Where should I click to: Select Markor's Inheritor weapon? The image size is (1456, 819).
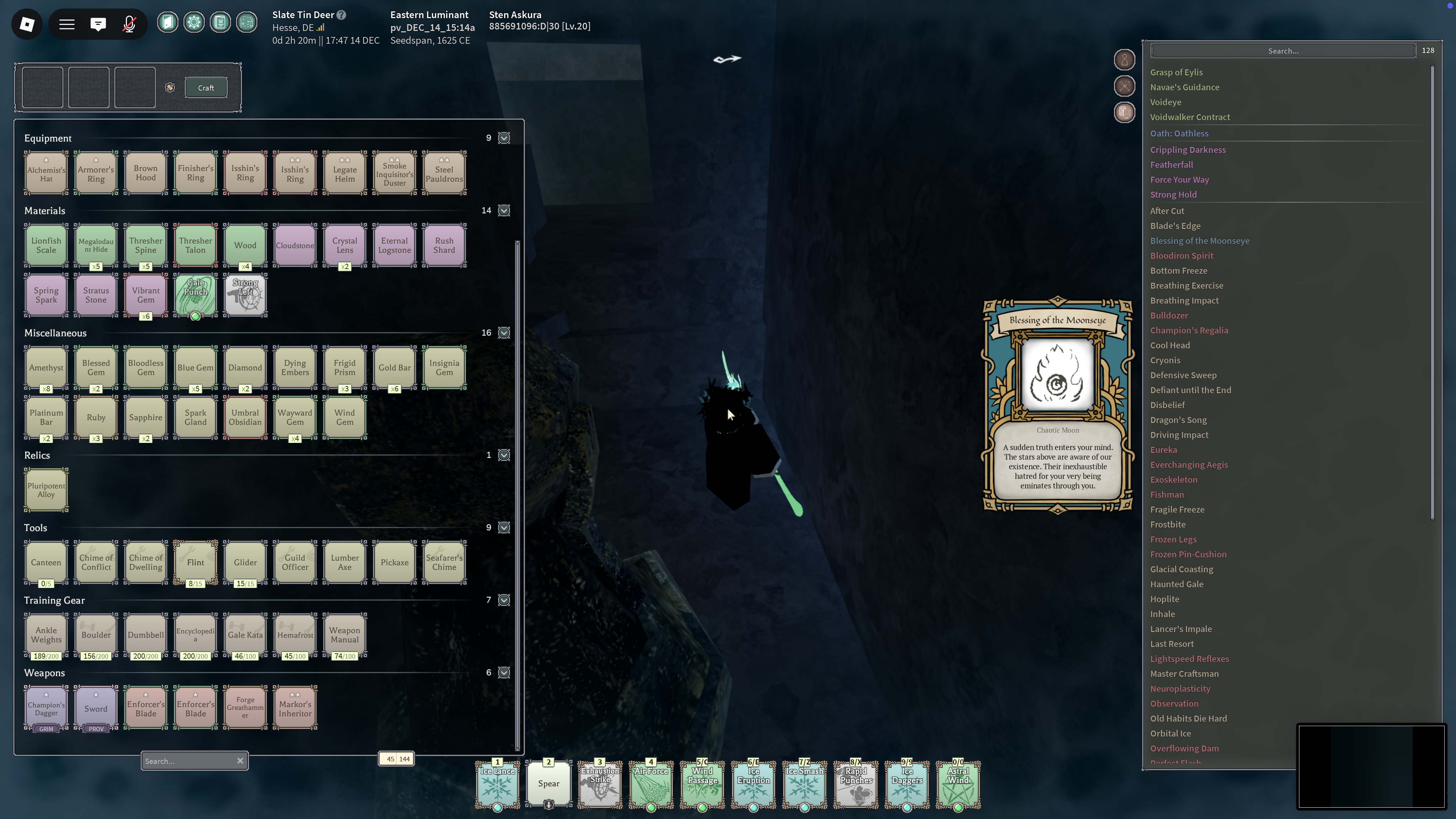coord(295,708)
